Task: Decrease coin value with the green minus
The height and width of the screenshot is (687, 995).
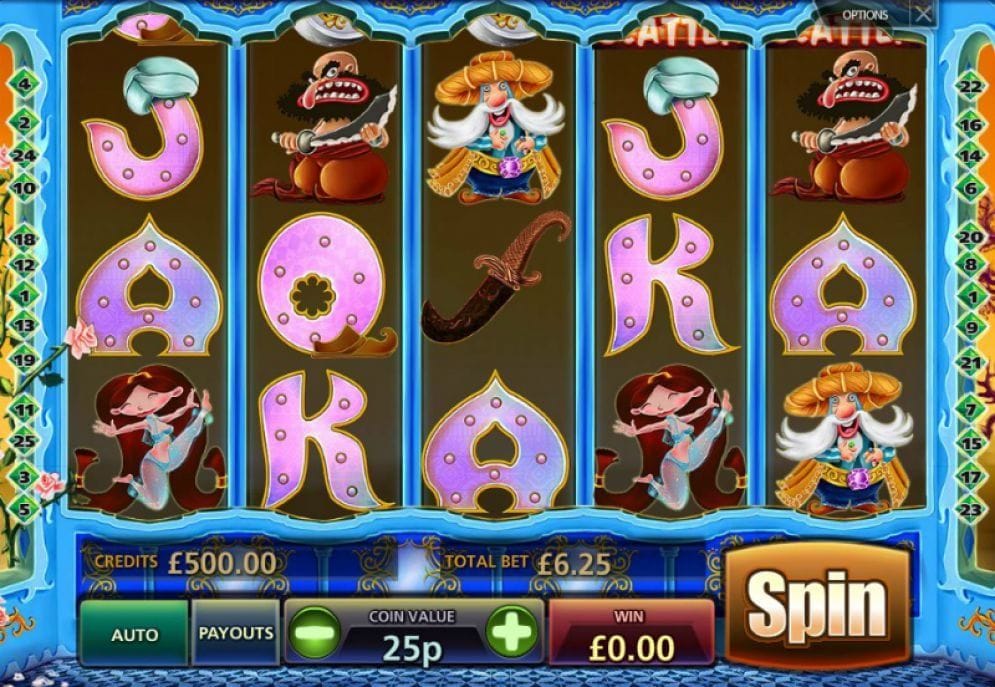Action: (x=316, y=633)
